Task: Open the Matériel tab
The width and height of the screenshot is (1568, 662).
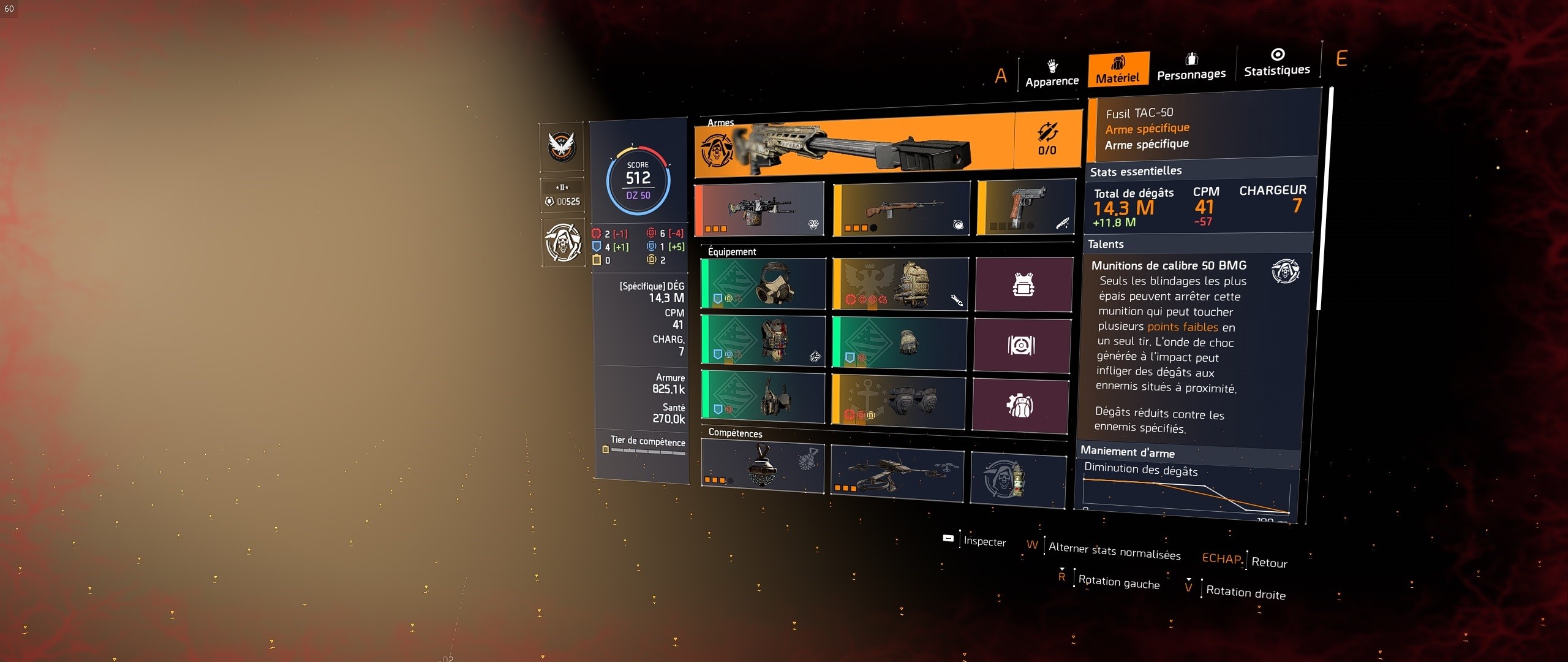Action: tap(1118, 69)
